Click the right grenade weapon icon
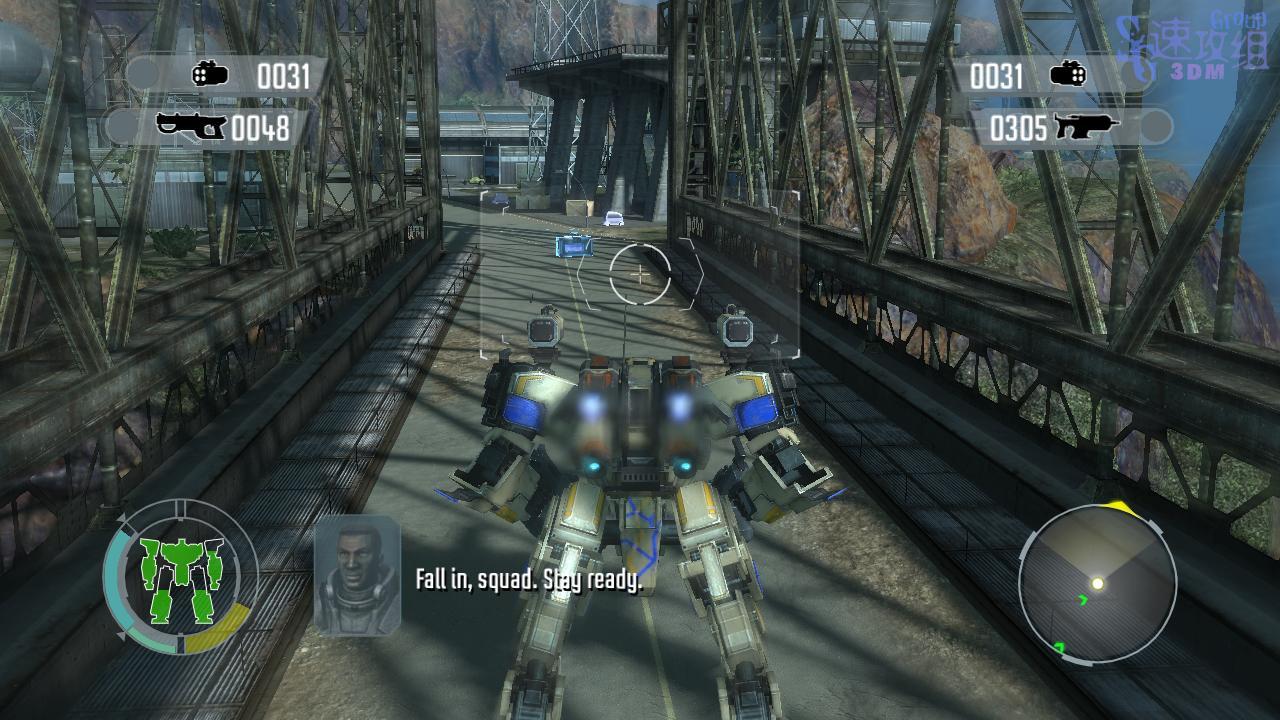This screenshot has width=1280, height=720. click(1068, 75)
